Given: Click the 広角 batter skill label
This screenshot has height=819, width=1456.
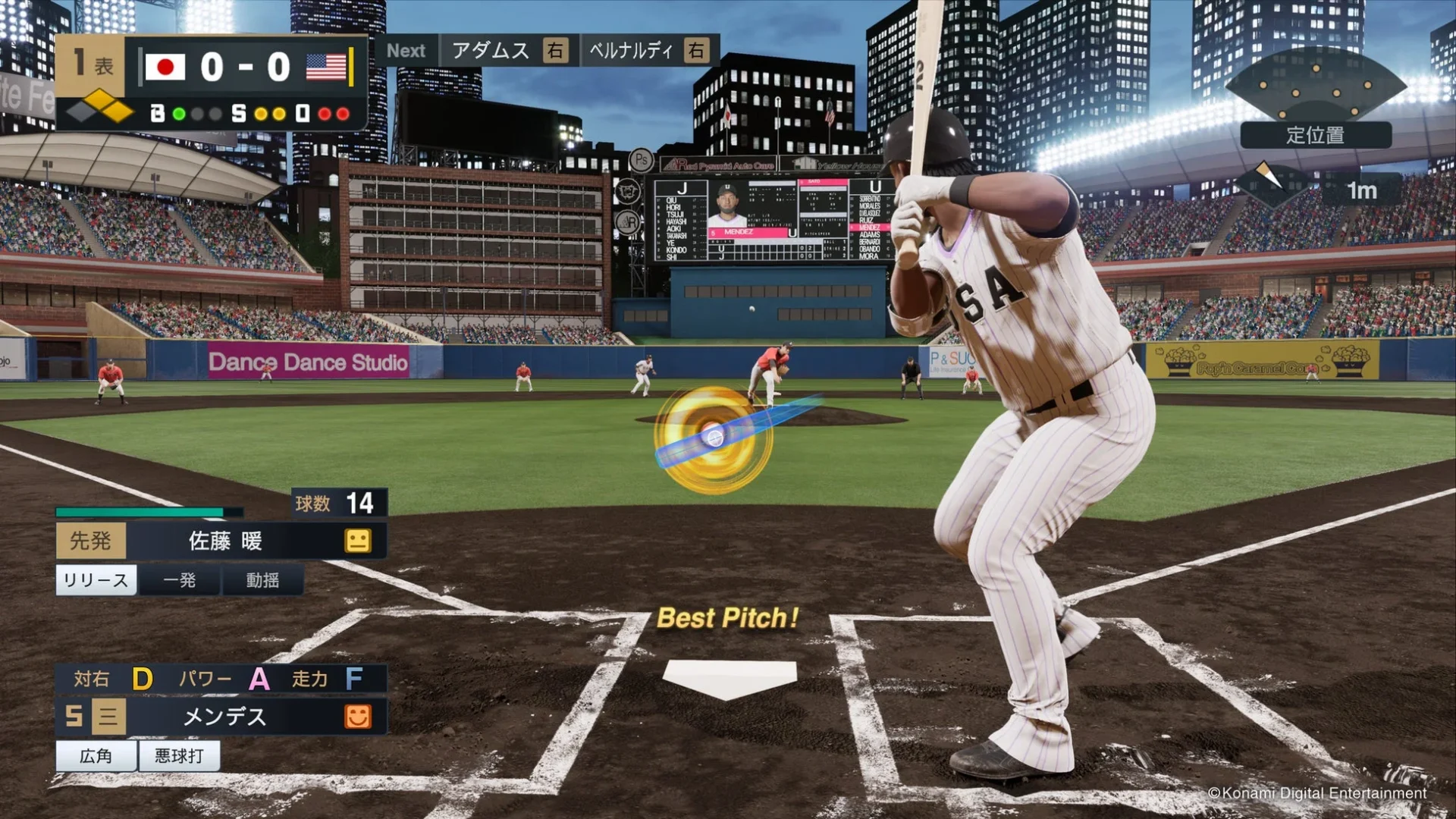Looking at the screenshot, I should [96, 756].
